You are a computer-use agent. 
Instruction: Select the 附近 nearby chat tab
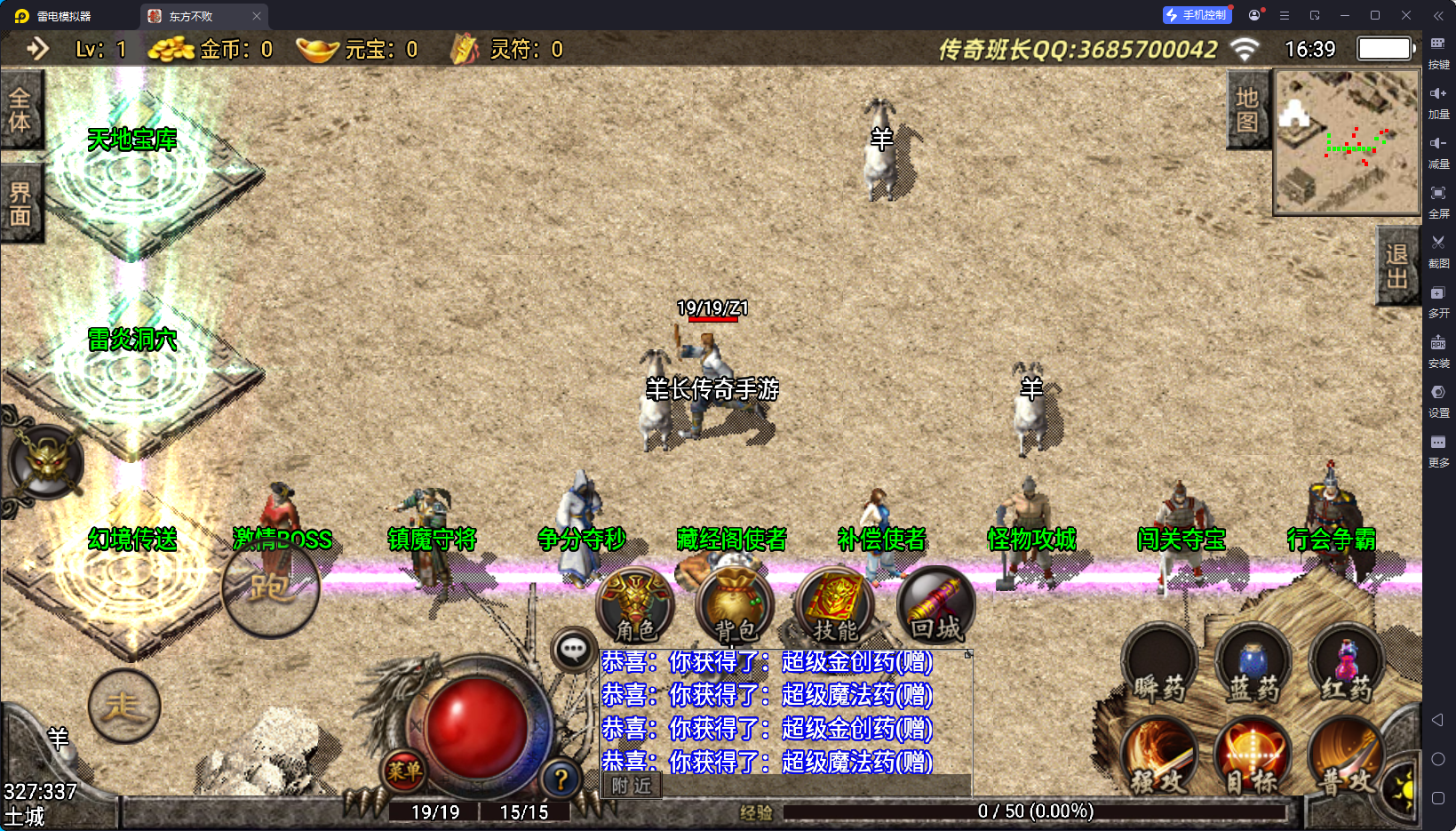632,786
